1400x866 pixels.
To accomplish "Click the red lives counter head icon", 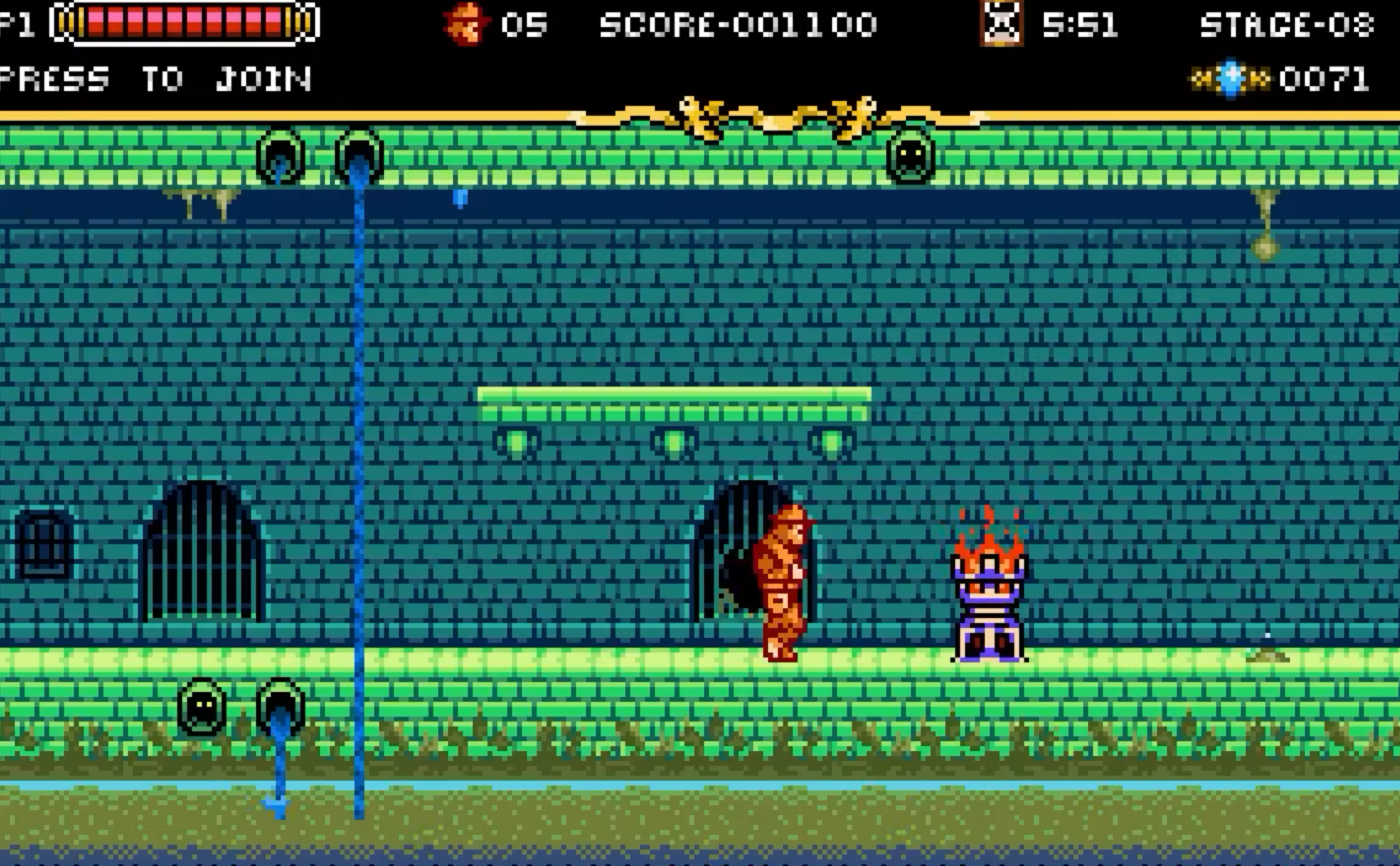I will [x=464, y=25].
